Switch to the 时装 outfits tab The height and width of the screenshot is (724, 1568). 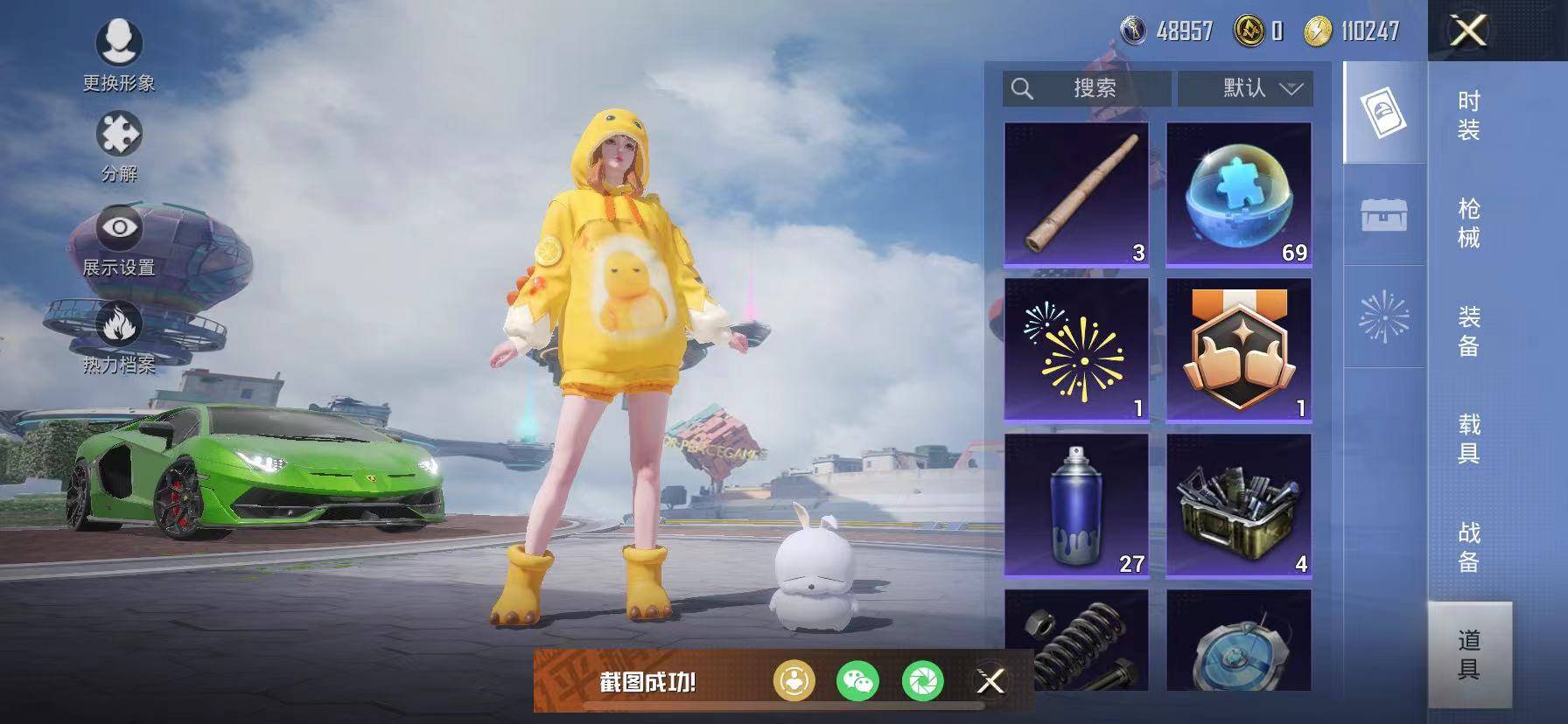coord(1468,116)
